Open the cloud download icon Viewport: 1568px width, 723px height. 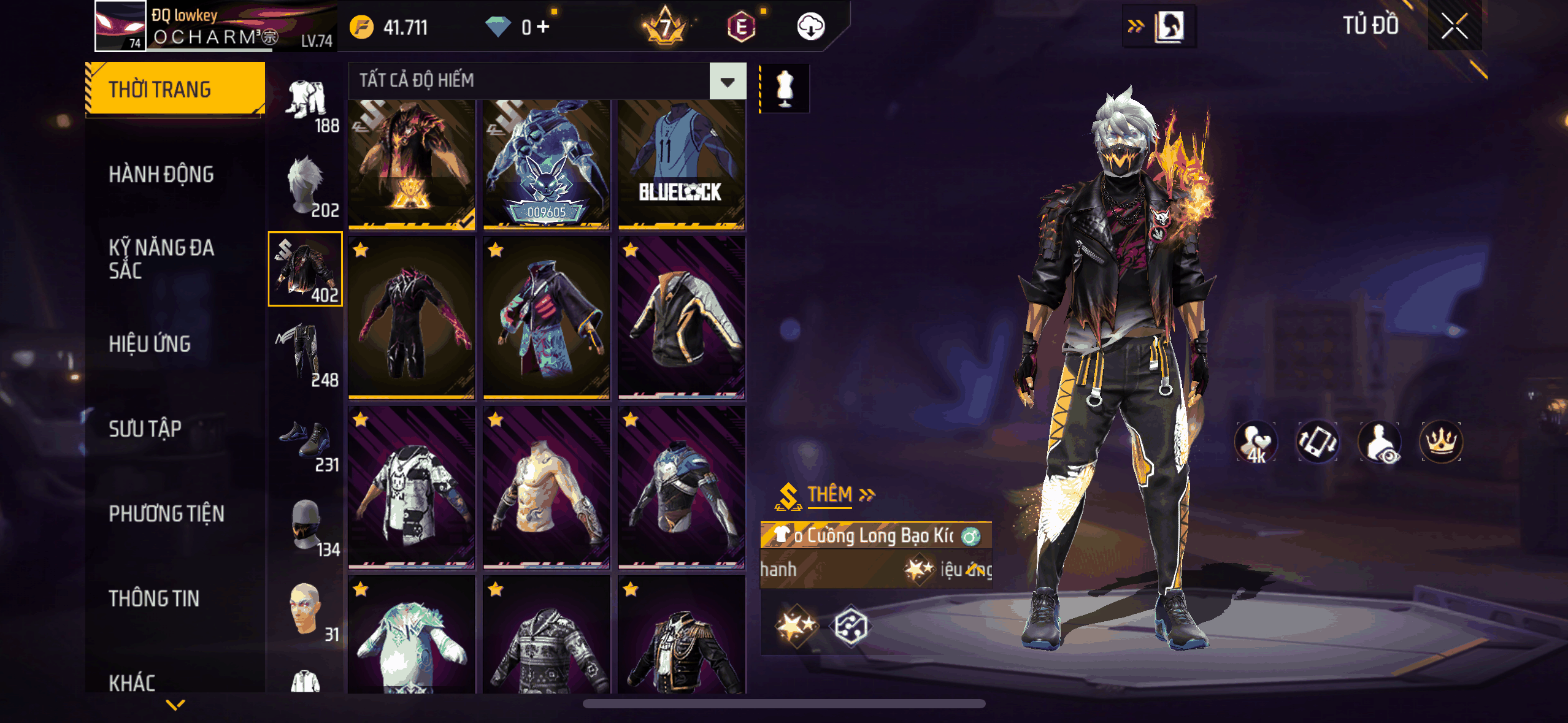click(x=810, y=27)
